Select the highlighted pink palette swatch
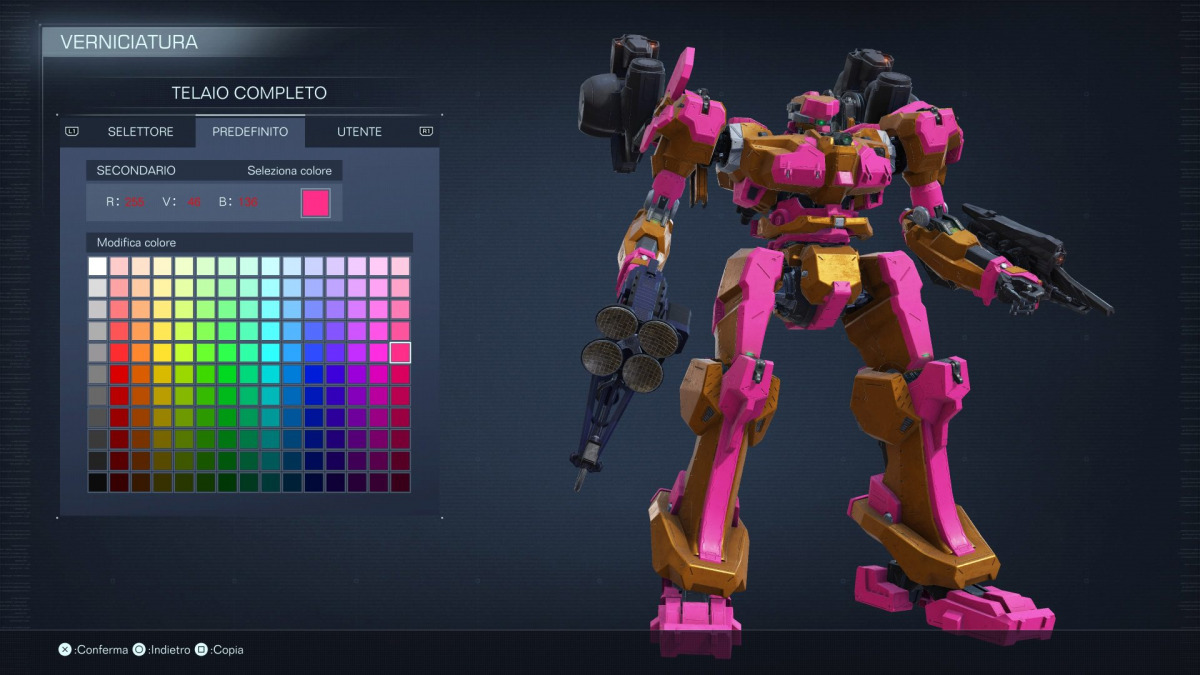The width and height of the screenshot is (1200, 675). click(x=400, y=352)
